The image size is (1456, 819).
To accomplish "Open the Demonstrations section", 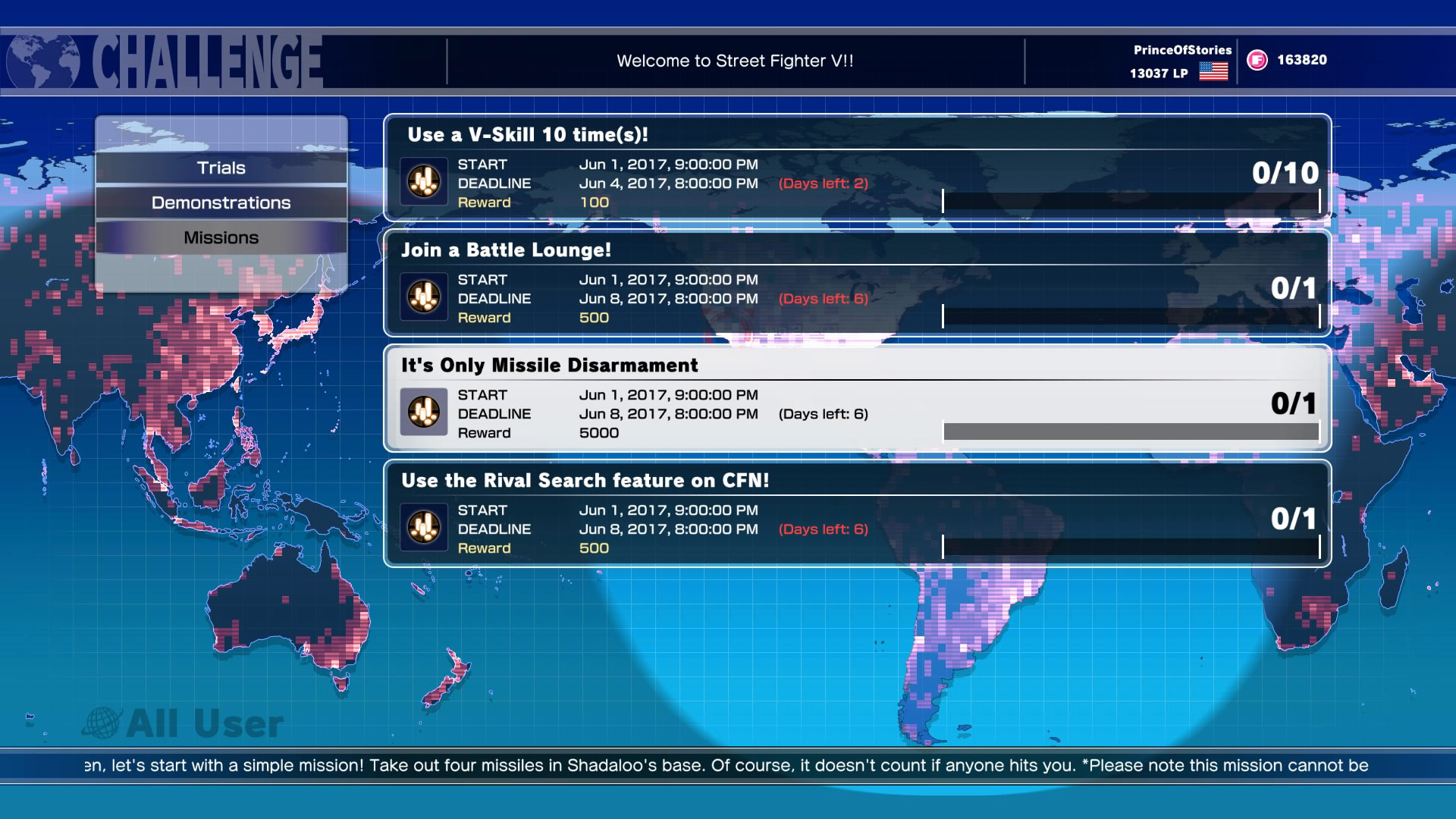I will coord(221,202).
